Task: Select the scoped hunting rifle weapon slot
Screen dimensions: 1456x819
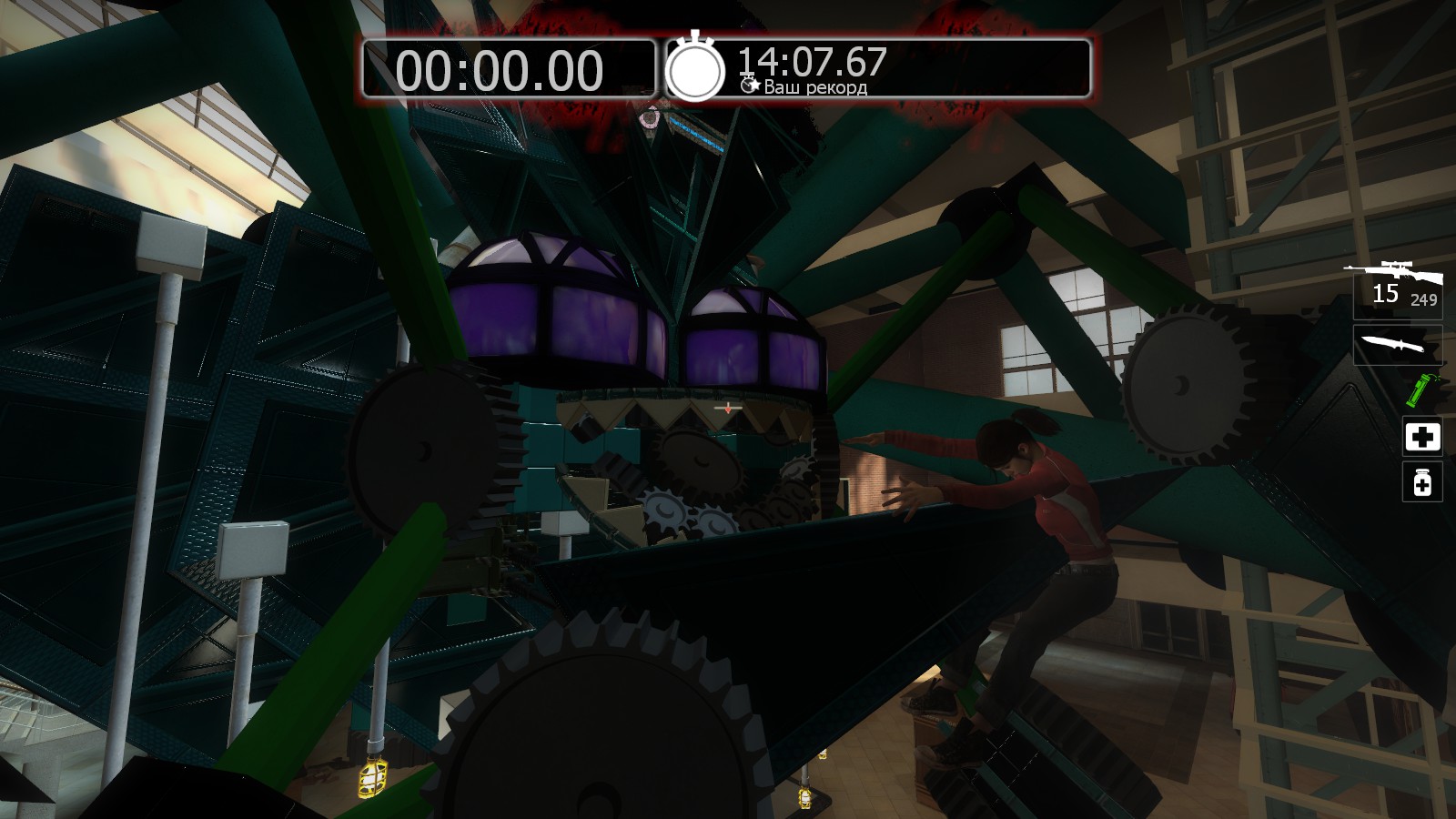Action: click(x=1396, y=285)
